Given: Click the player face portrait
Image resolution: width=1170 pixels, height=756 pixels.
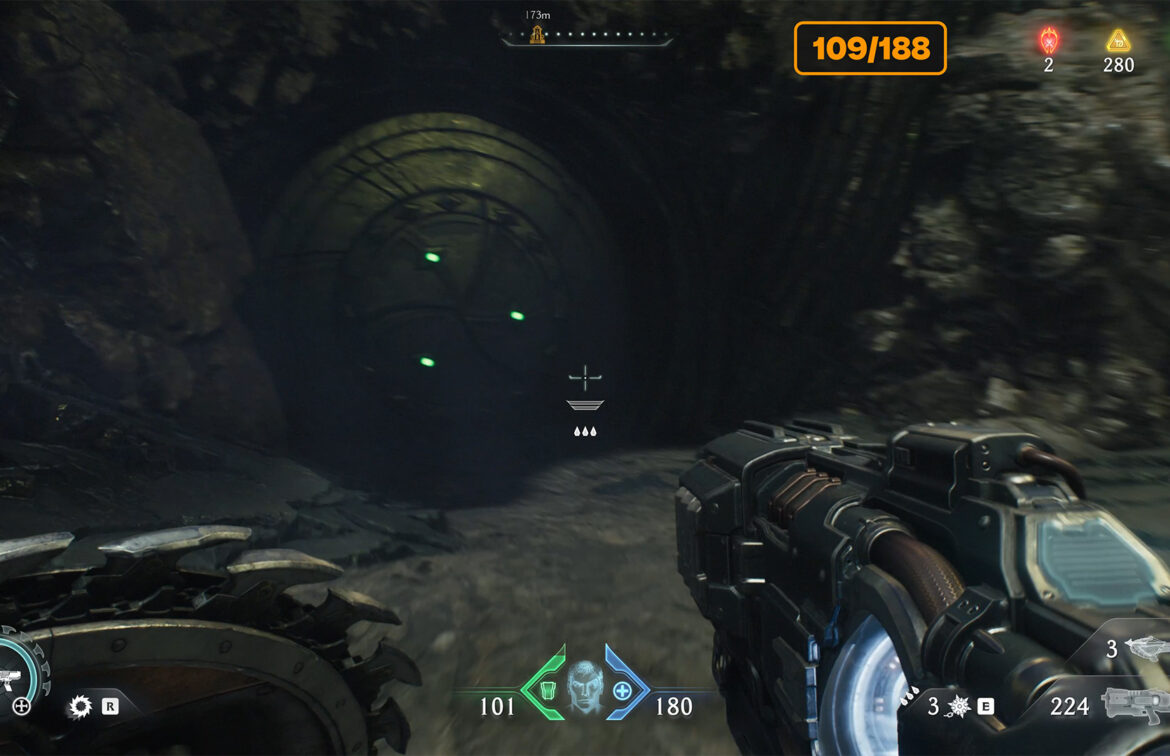Looking at the screenshot, I should click(x=585, y=685).
